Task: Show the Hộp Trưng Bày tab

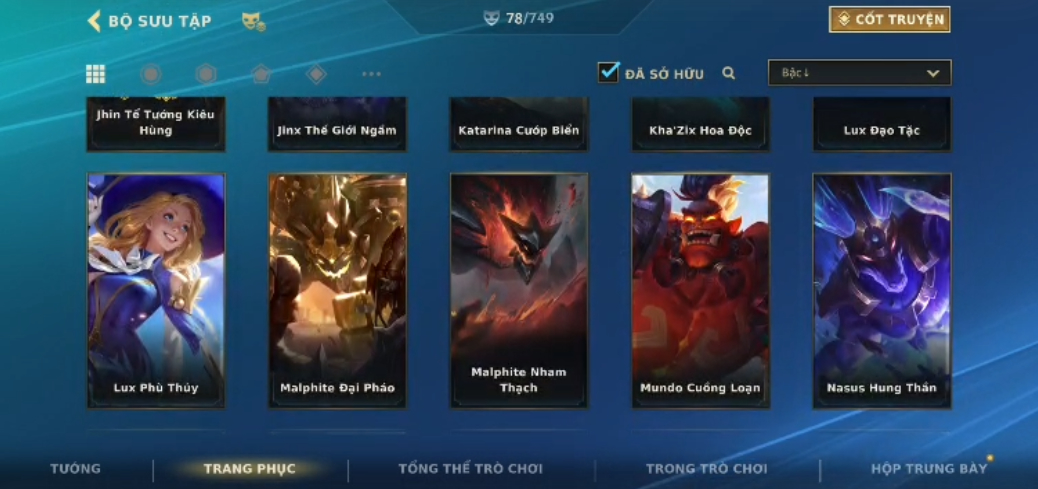Action: (x=928, y=469)
